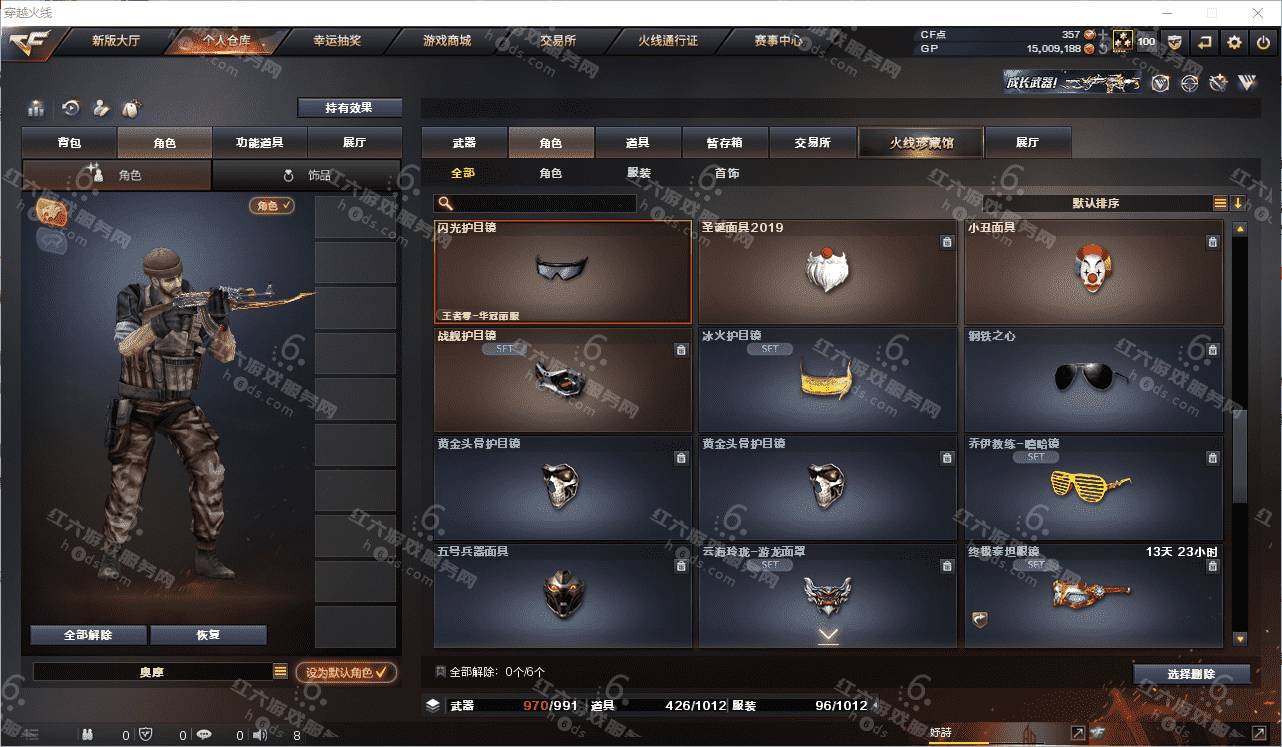Click the 选择删除 delete selection button
Viewport: 1282px width, 747px height.
tap(1191, 674)
